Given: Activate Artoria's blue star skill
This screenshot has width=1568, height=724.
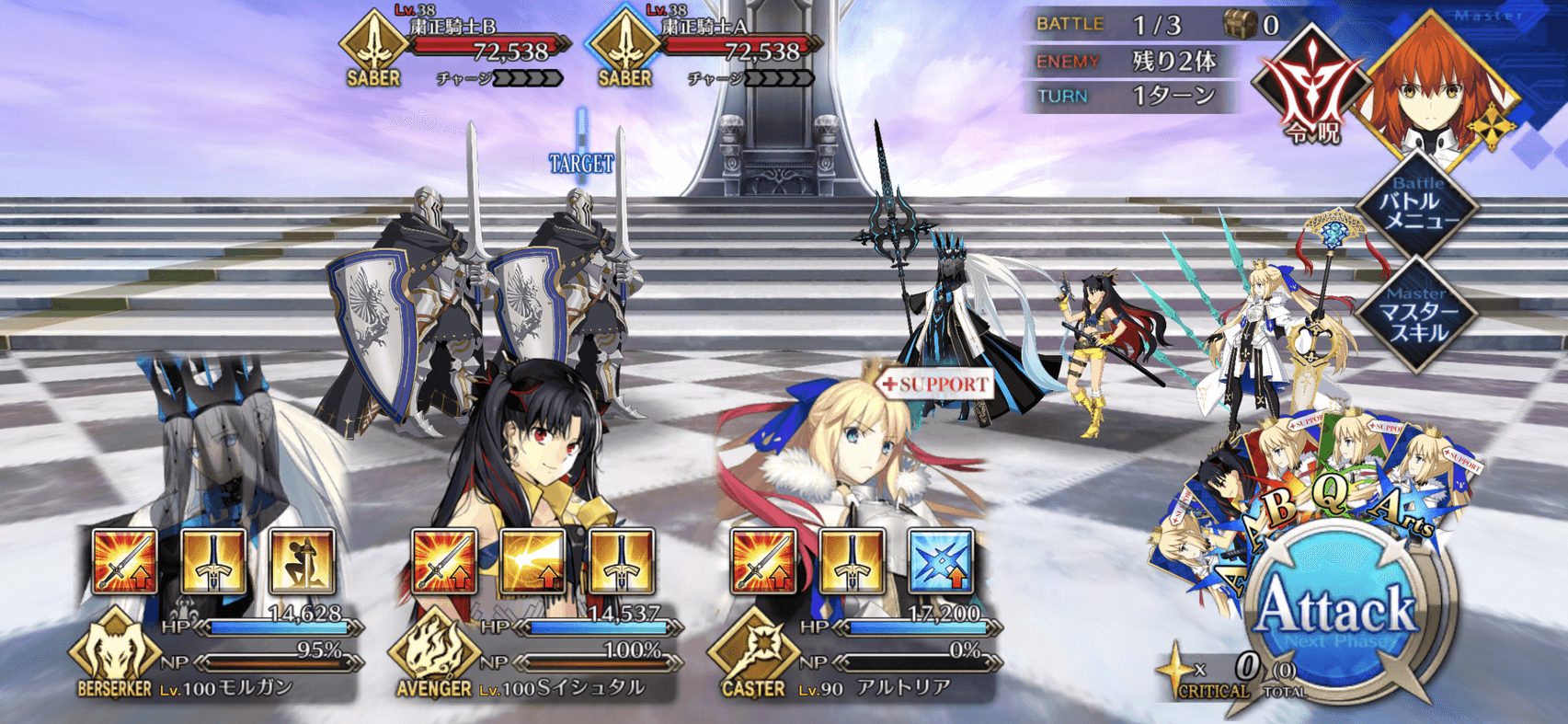Looking at the screenshot, I should tap(940, 561).
